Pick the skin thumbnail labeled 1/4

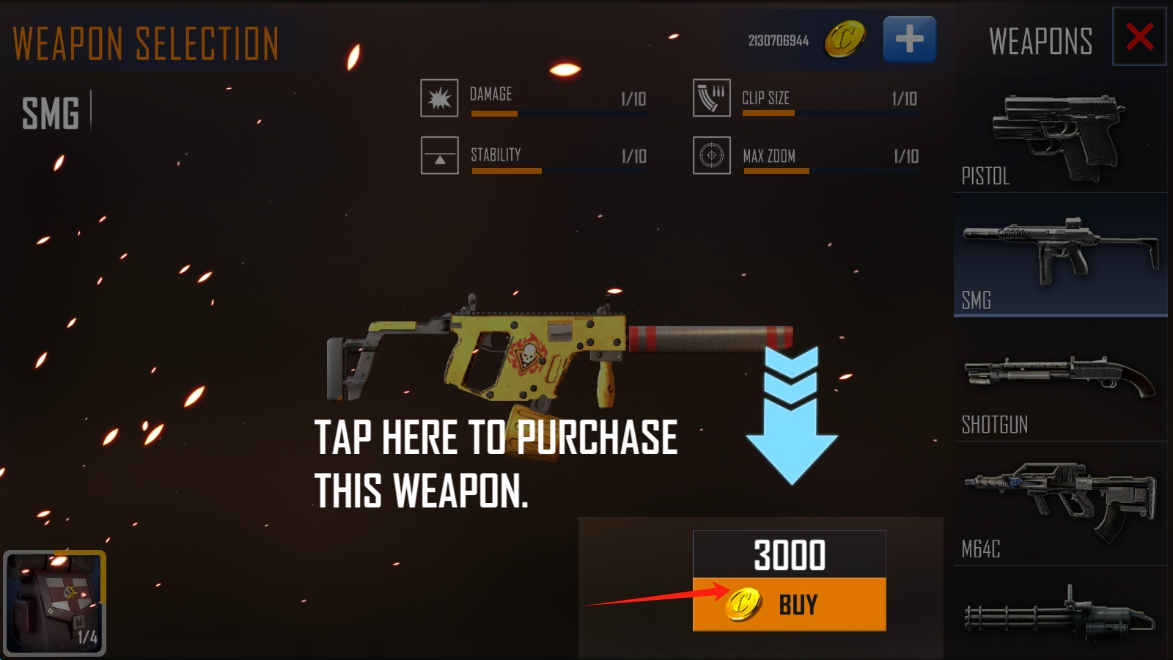[x=55, y=603]
